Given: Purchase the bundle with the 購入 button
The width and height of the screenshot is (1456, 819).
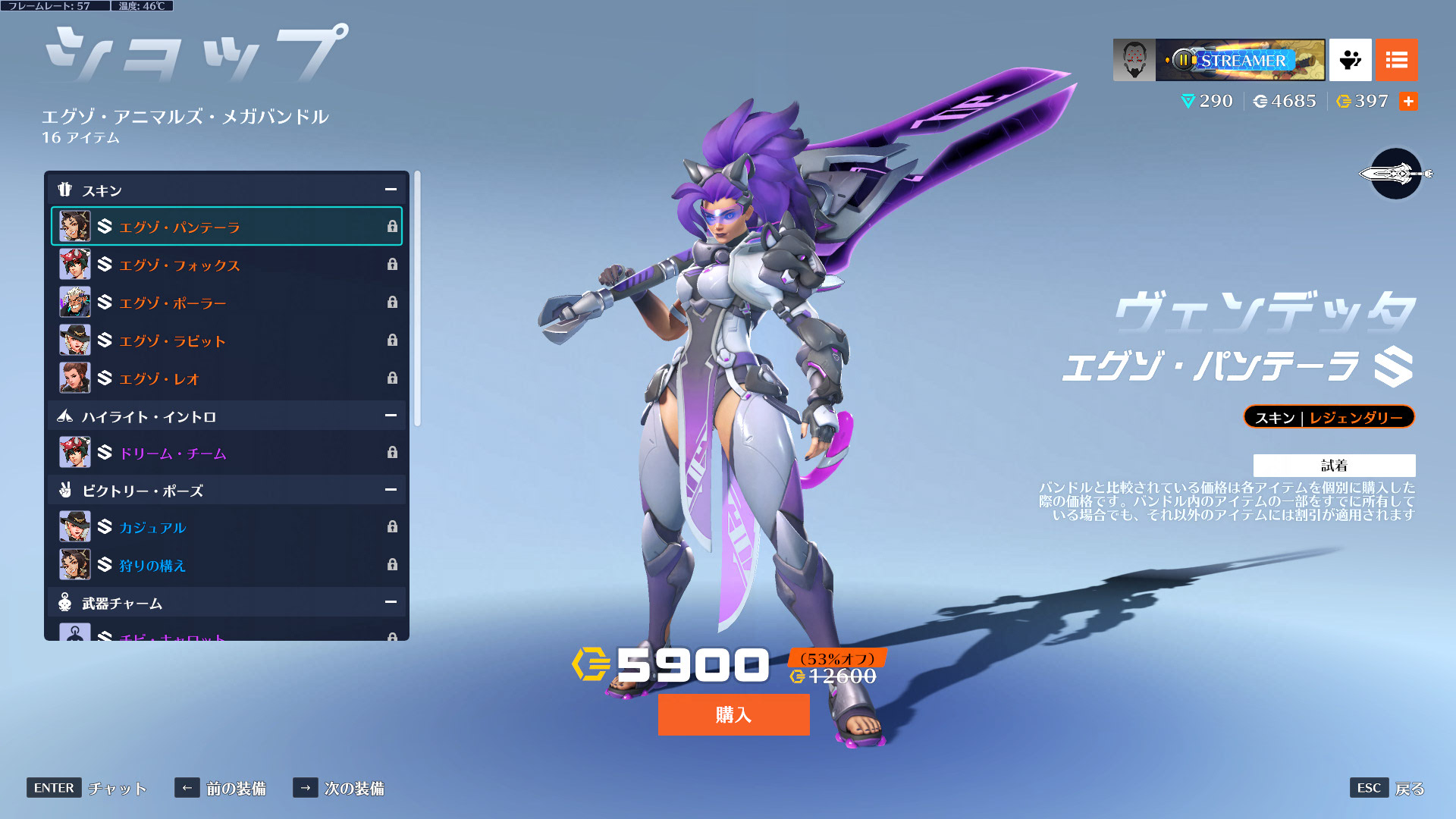Looking at the screenshot, I should [x=733, y=714].
